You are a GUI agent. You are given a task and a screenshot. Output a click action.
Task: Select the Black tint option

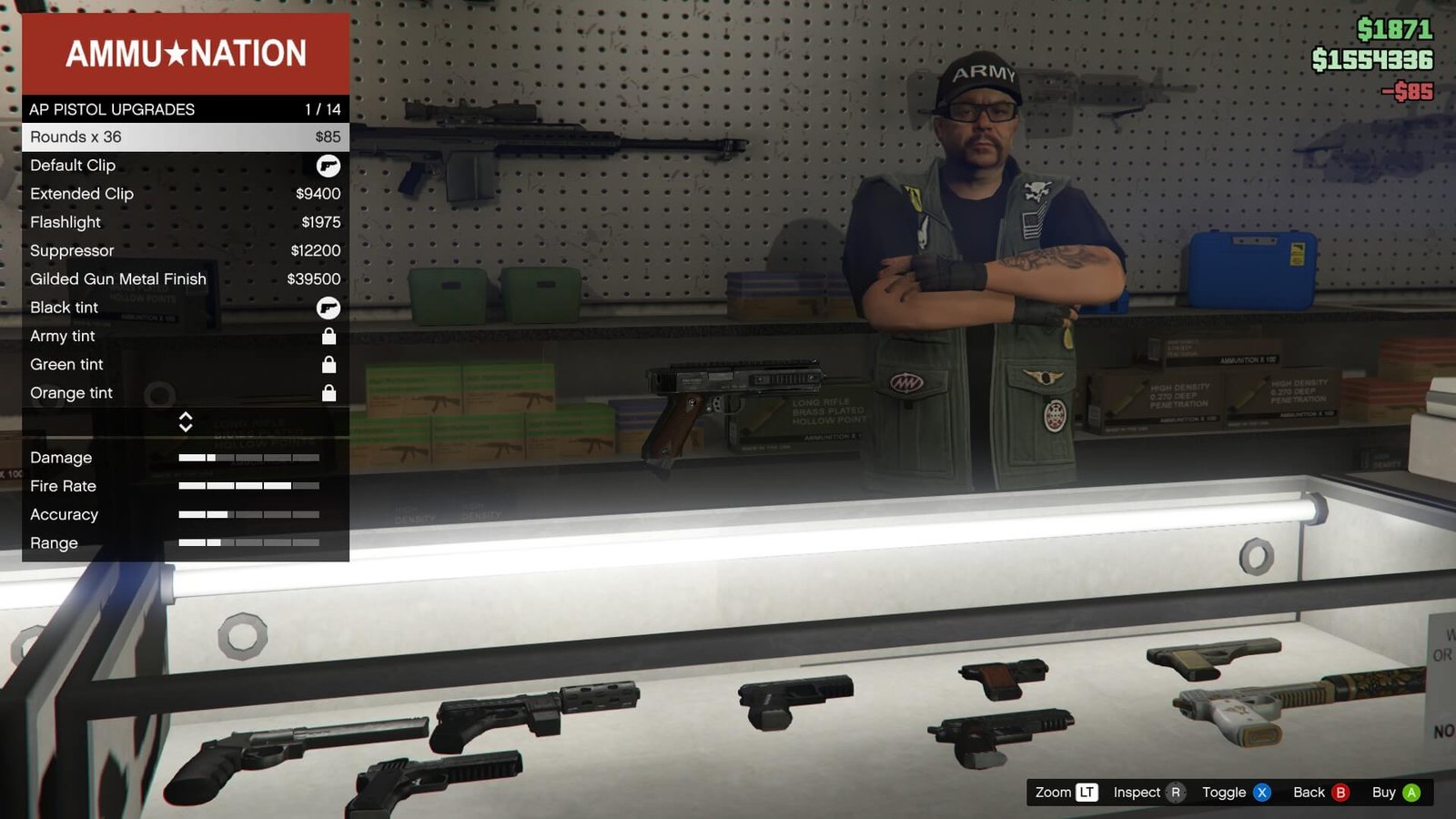pyautogui.click(x=185, y=308)
